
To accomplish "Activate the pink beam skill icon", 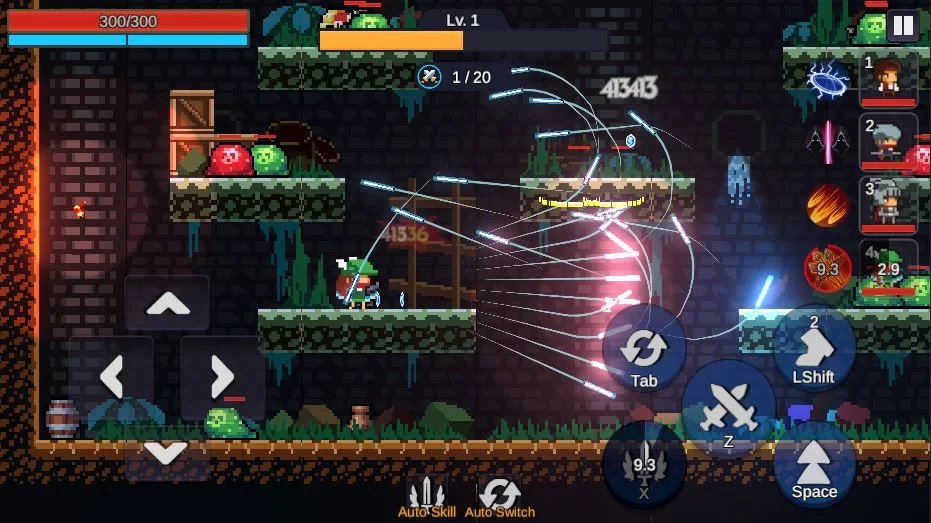I will (828, 142).
